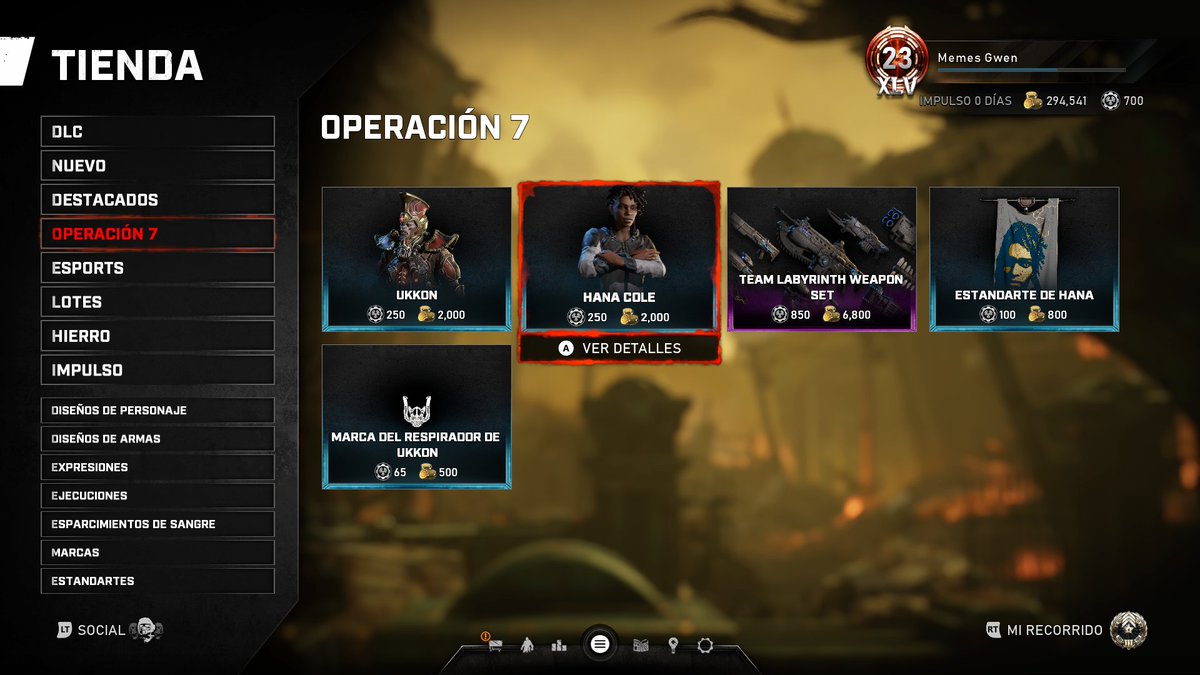Select the Ukkon character item

coord(416,258)
